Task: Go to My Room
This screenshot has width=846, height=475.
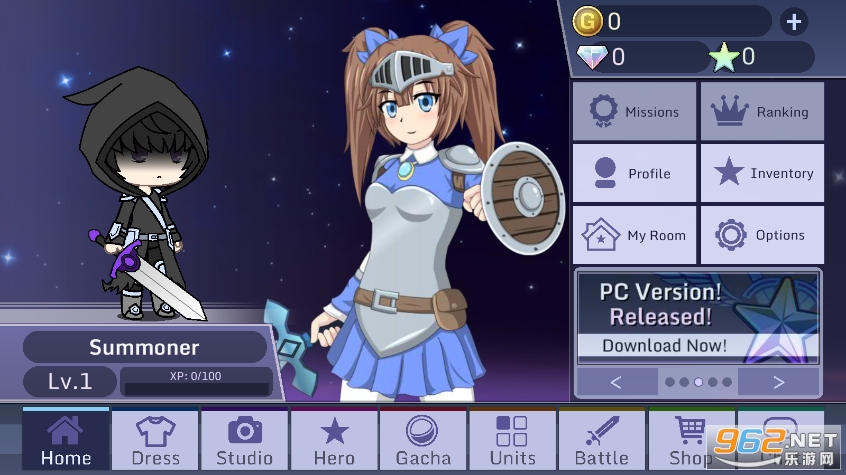Action: point(634,235)
